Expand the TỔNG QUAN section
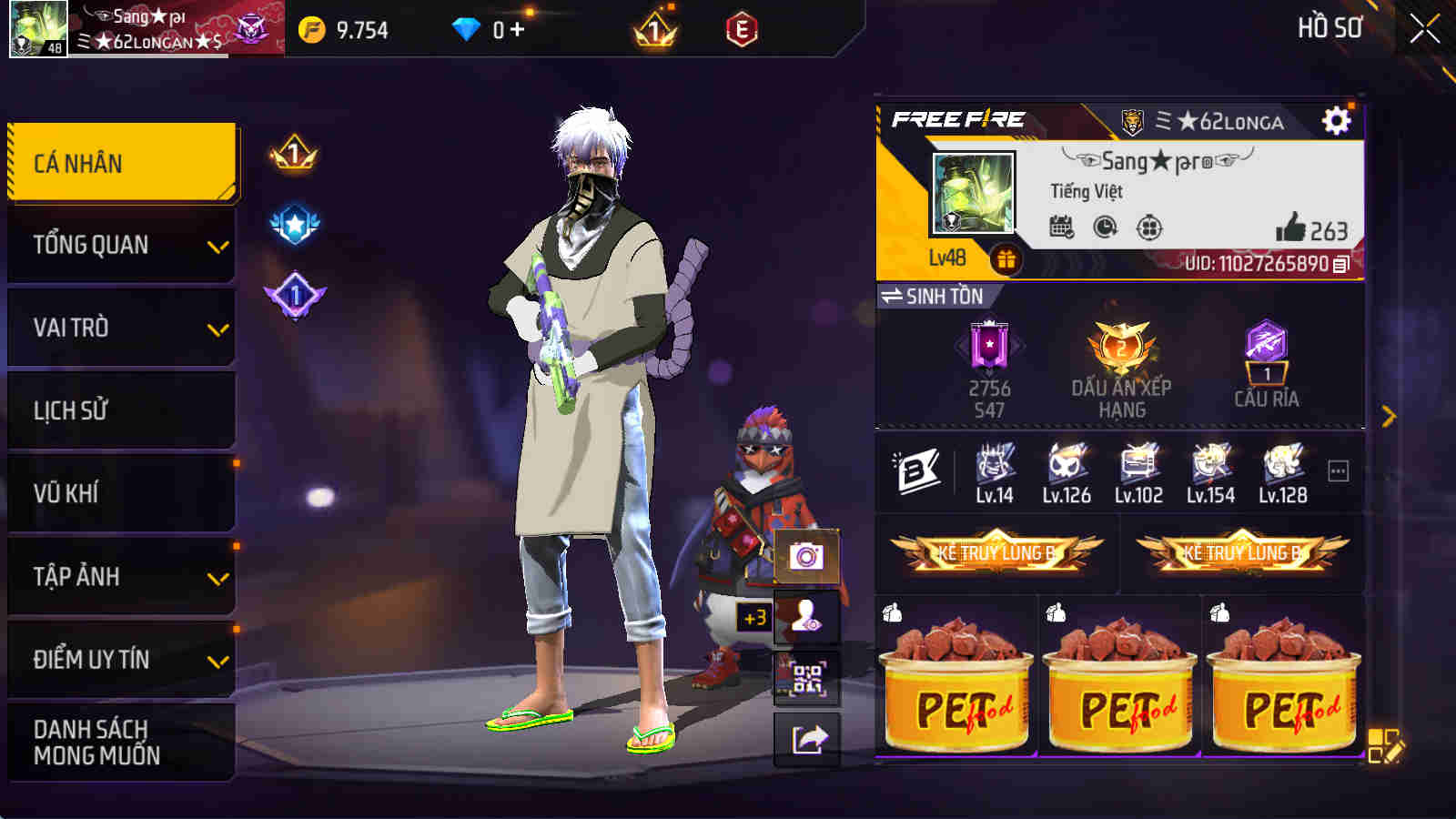Image resolution: width=1456 pixels, height=819 pixels. point(121,244)
